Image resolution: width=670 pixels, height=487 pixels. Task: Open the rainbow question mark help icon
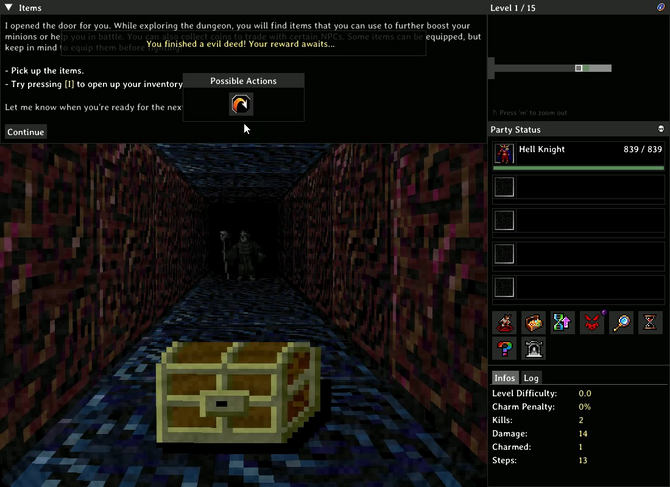505,350
